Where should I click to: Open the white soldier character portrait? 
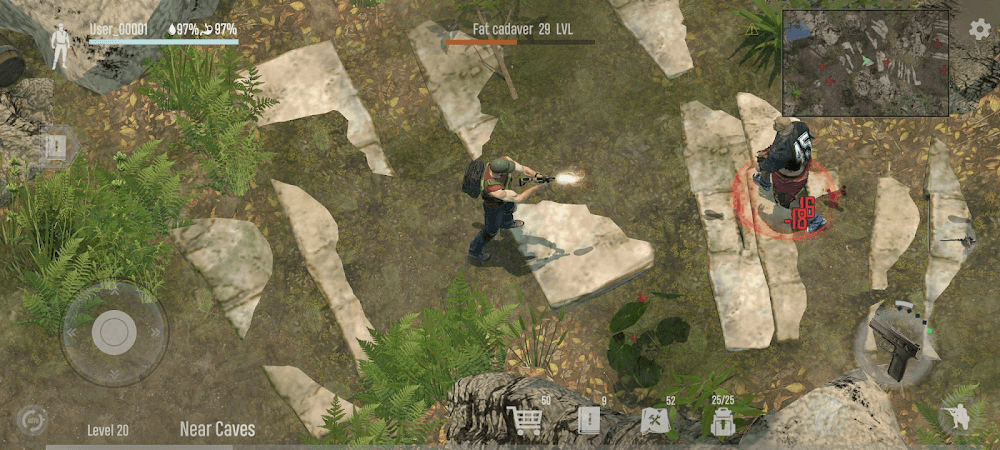click(60, 47)
